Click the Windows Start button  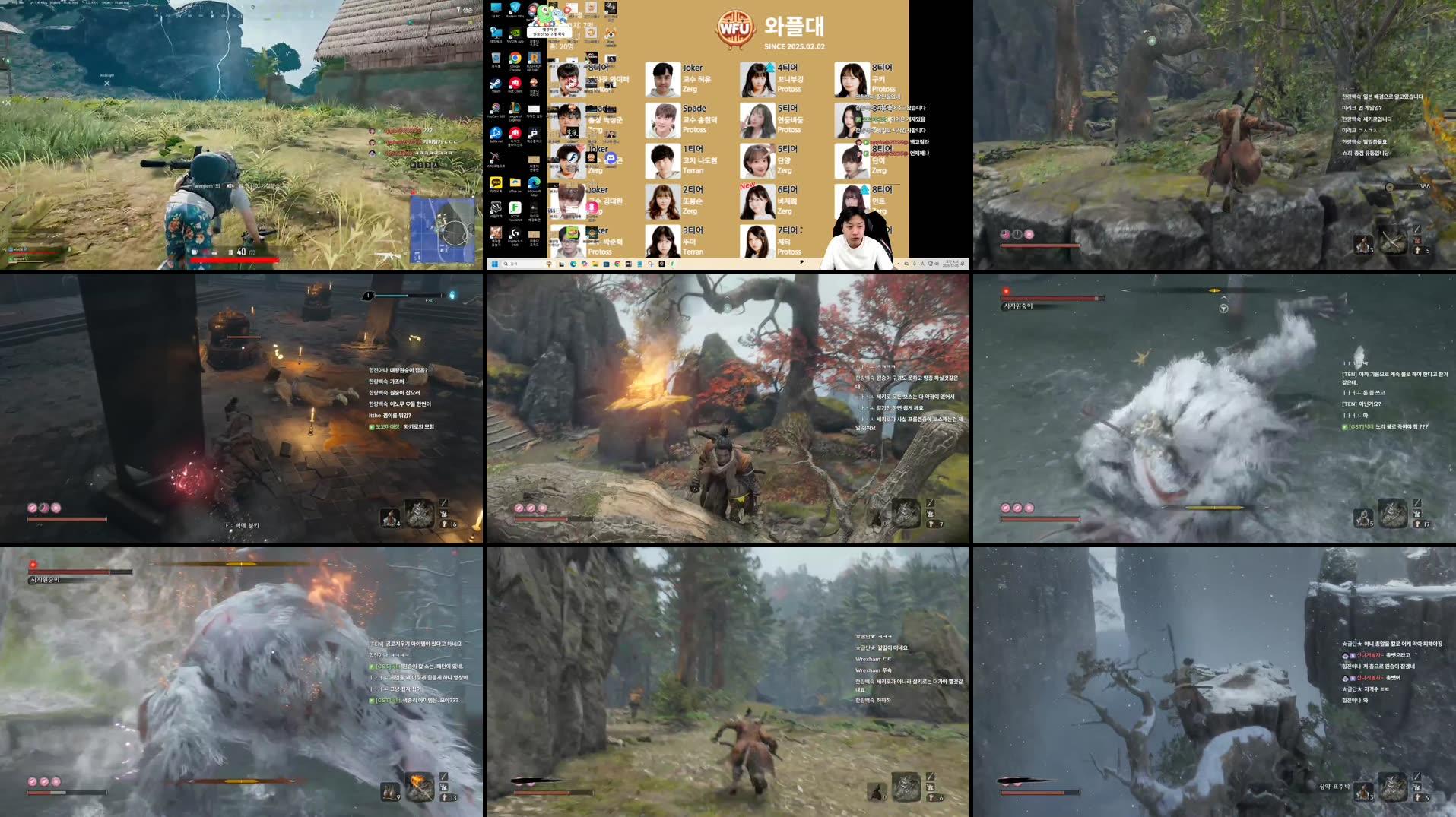496,262
